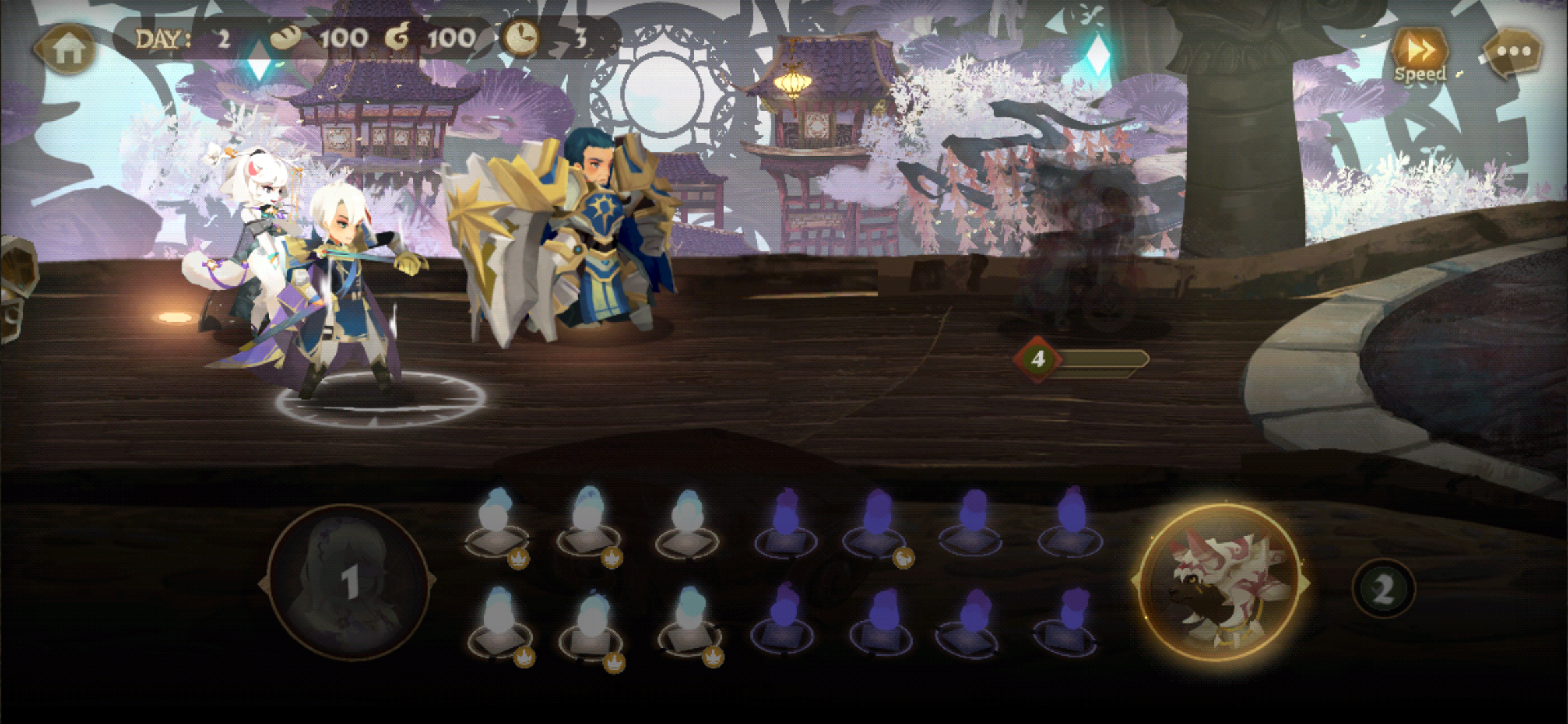The image size is (1568, 724).
Task: Return to the home screen
Action: (67, 48)
